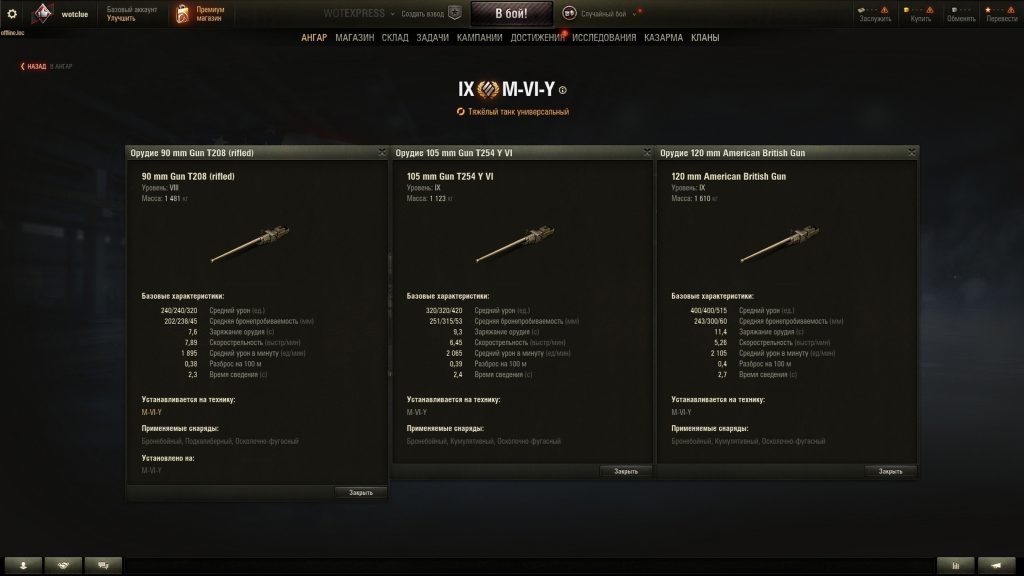1024x576 pixels.
Task: Open the МАГАЗИН store tab
Action: pos(355,38)
